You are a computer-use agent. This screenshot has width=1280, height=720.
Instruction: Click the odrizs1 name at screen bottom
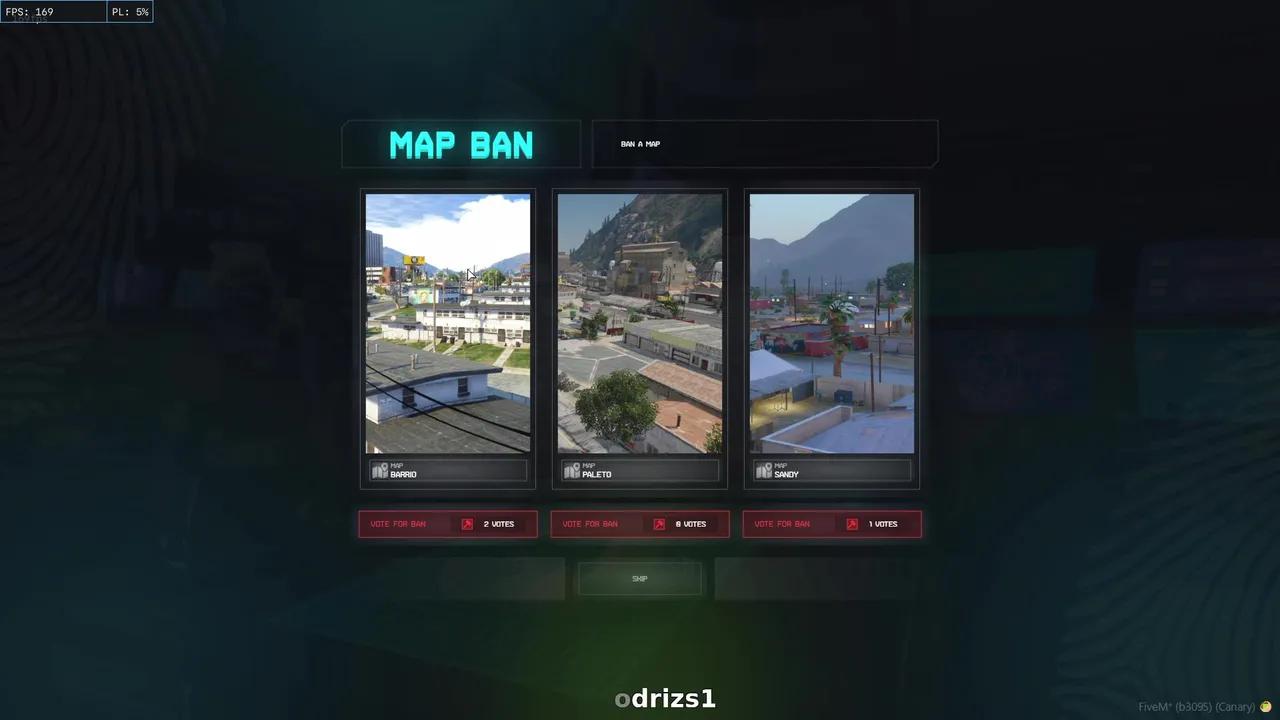pos(665,698)
